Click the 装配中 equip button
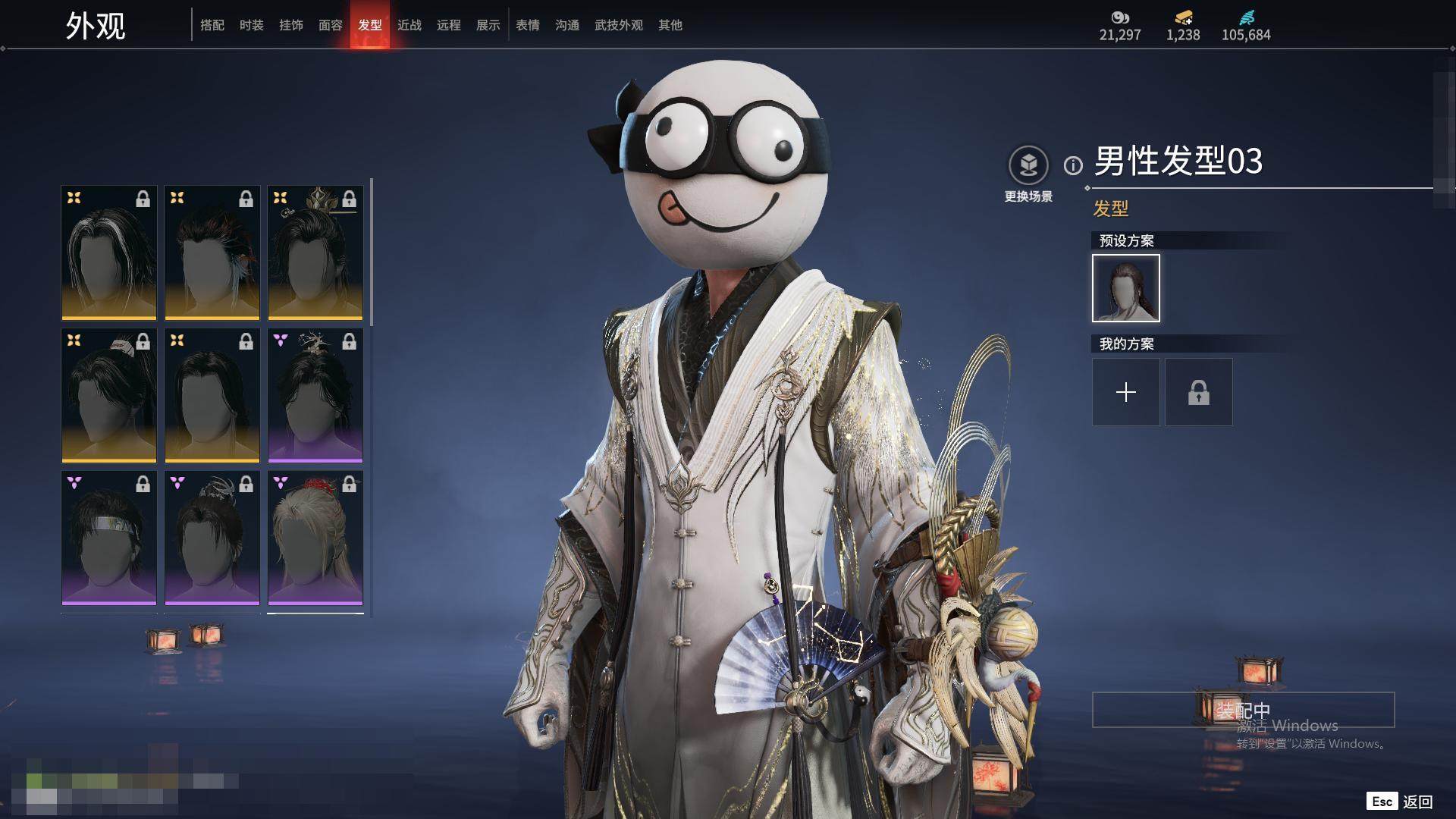This screenshot has height=819, width=1456. (x=1243, y=710)
